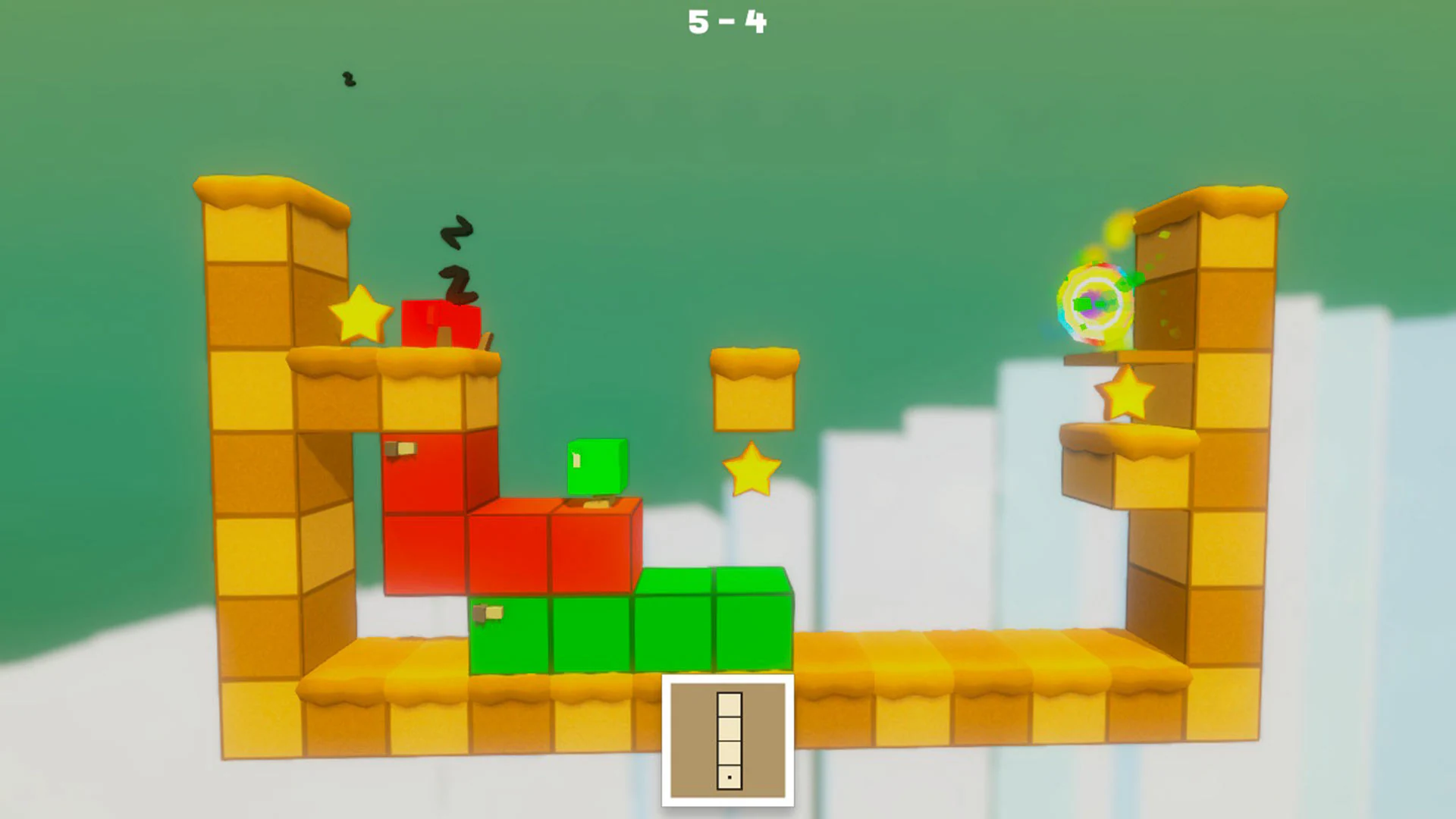The width and height of the screenshot is (1456, 819).
Task: Open the vertical four-square piece diagram
Action: [x=730, y=739]
